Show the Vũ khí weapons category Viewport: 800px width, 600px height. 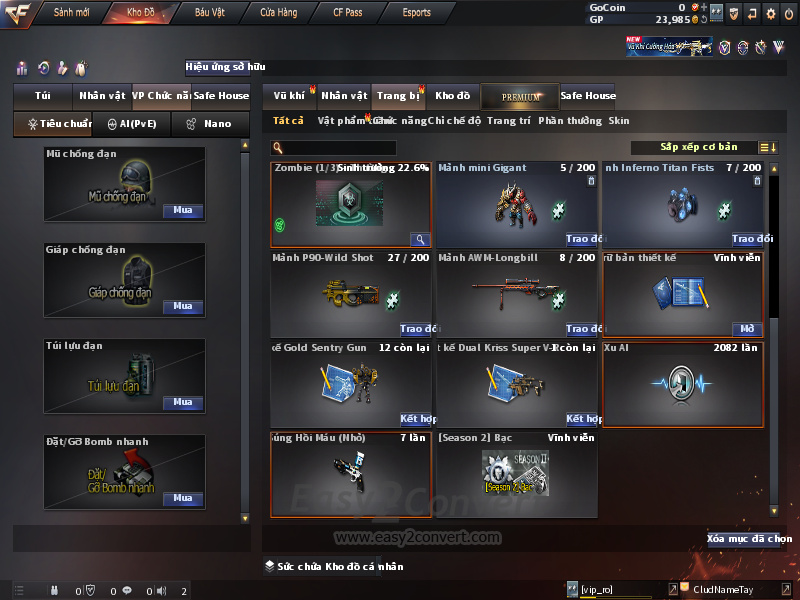tap(289, 96)
